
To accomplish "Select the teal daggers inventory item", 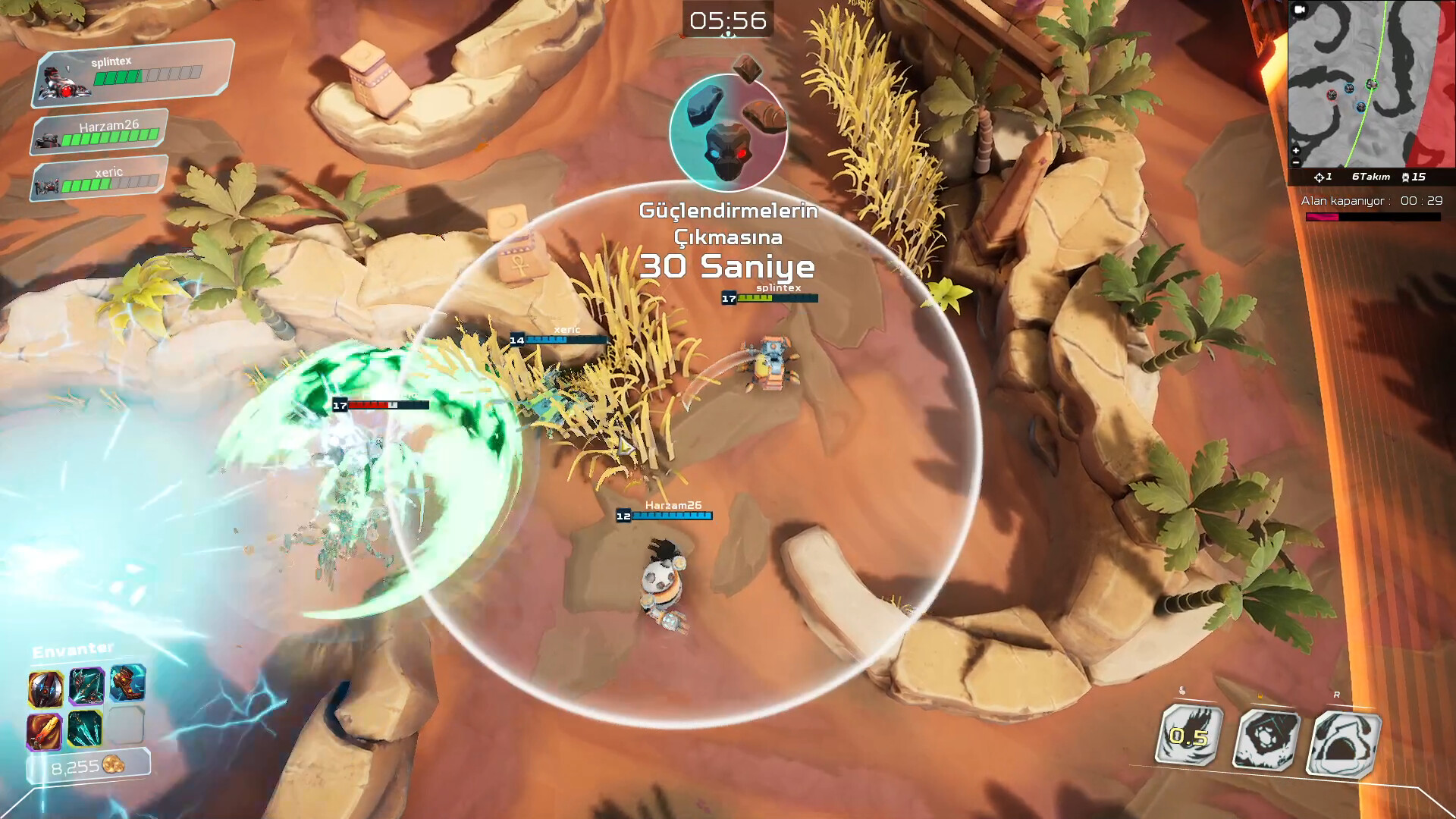I will click(85, 728).
